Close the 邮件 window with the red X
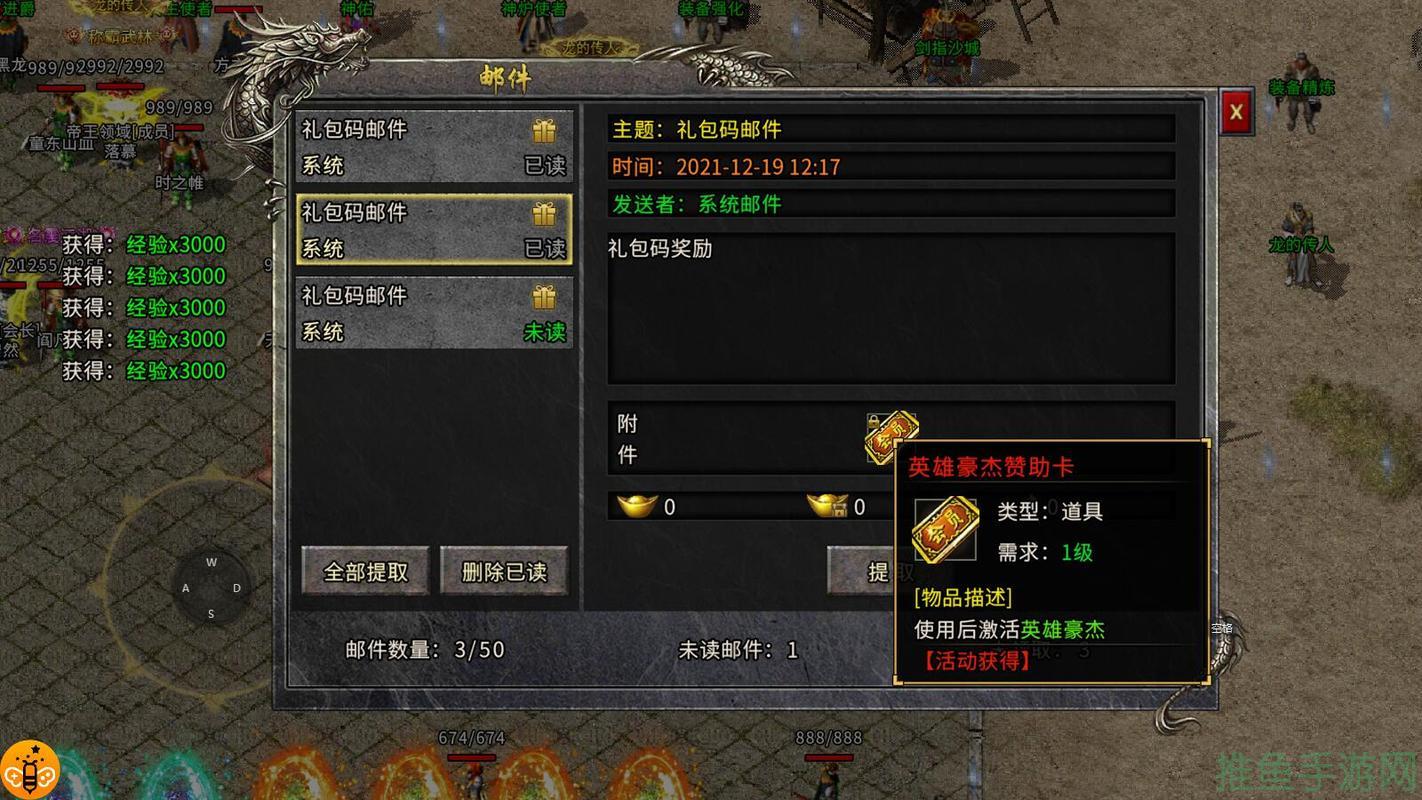 coord(1236,111)
